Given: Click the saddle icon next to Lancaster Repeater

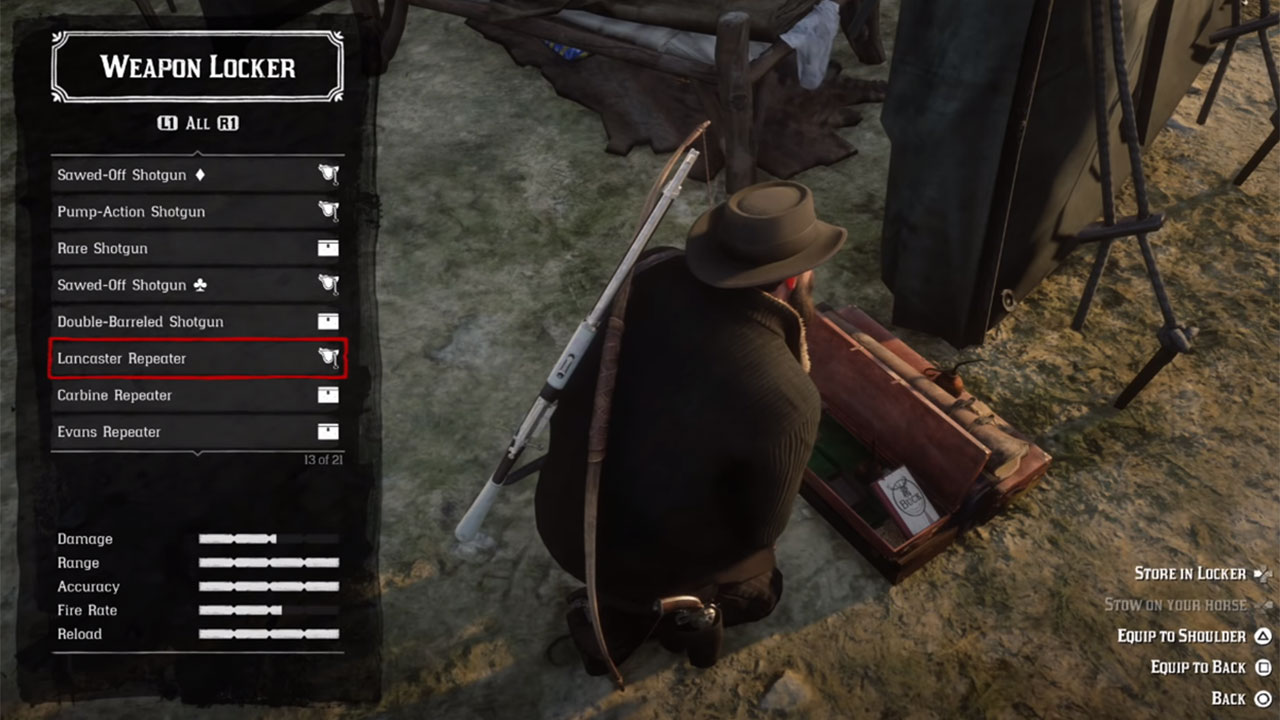Looking at the screenshot, I should 330,358.
